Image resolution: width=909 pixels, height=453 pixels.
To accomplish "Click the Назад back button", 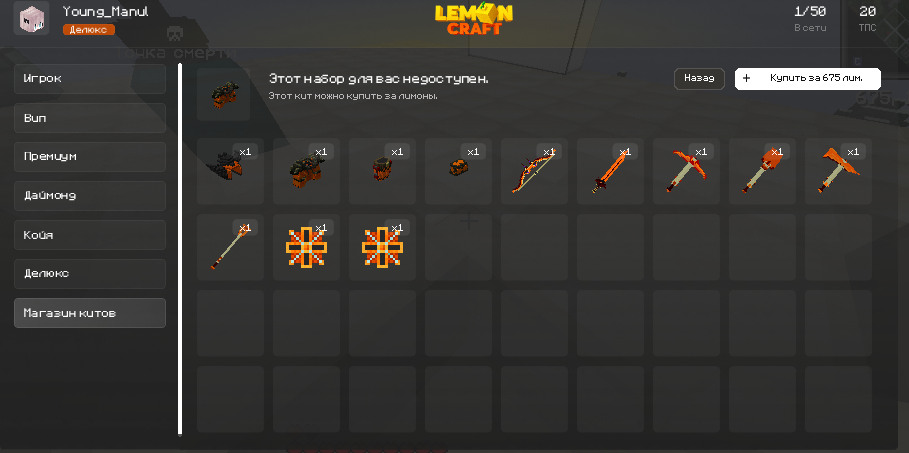I will coord(699,78).
